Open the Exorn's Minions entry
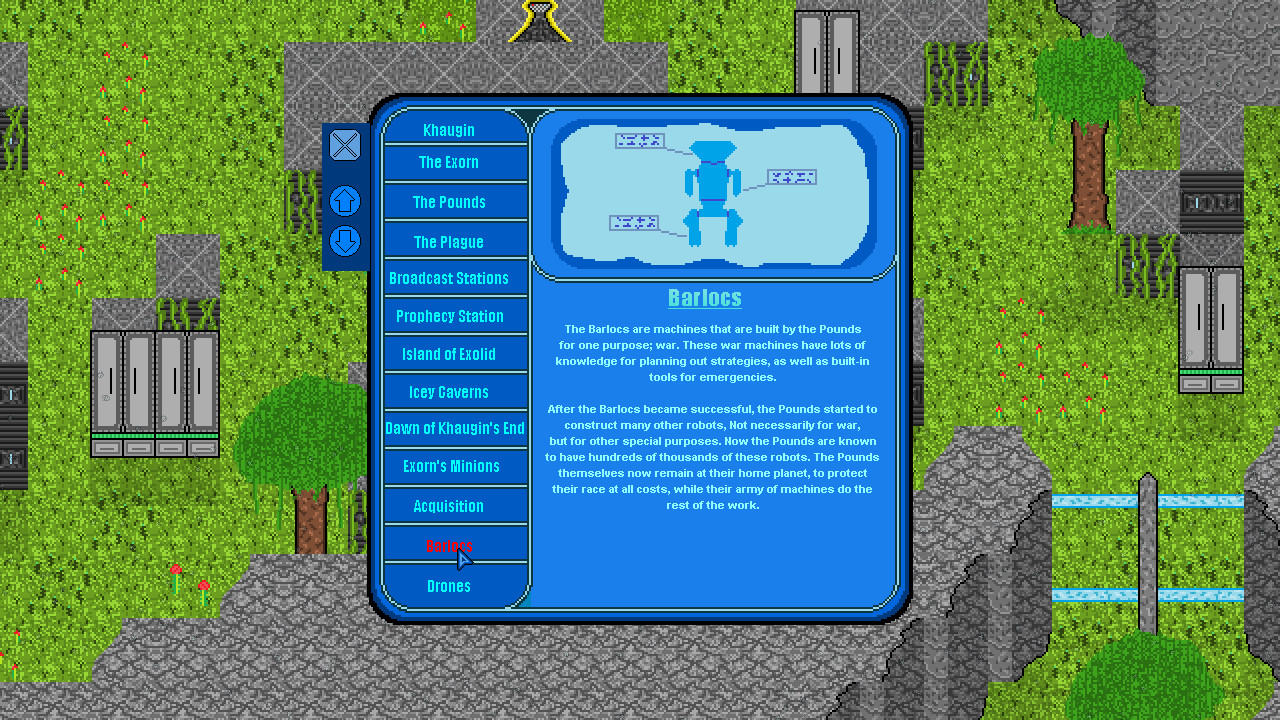1280x720 pixels. pos(449,466)
